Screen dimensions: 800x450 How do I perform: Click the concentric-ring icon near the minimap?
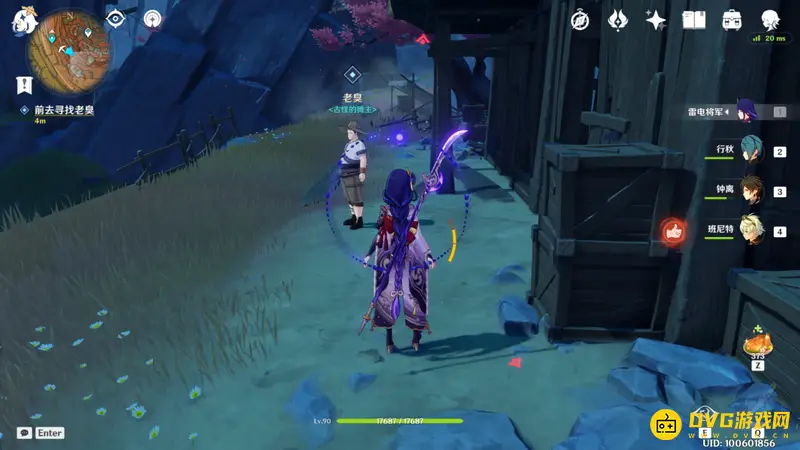[152, 19]
